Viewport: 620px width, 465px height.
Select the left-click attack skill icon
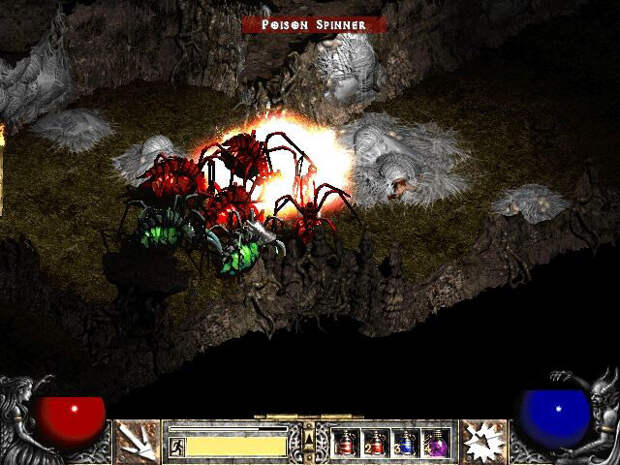[x=137, y=442]
